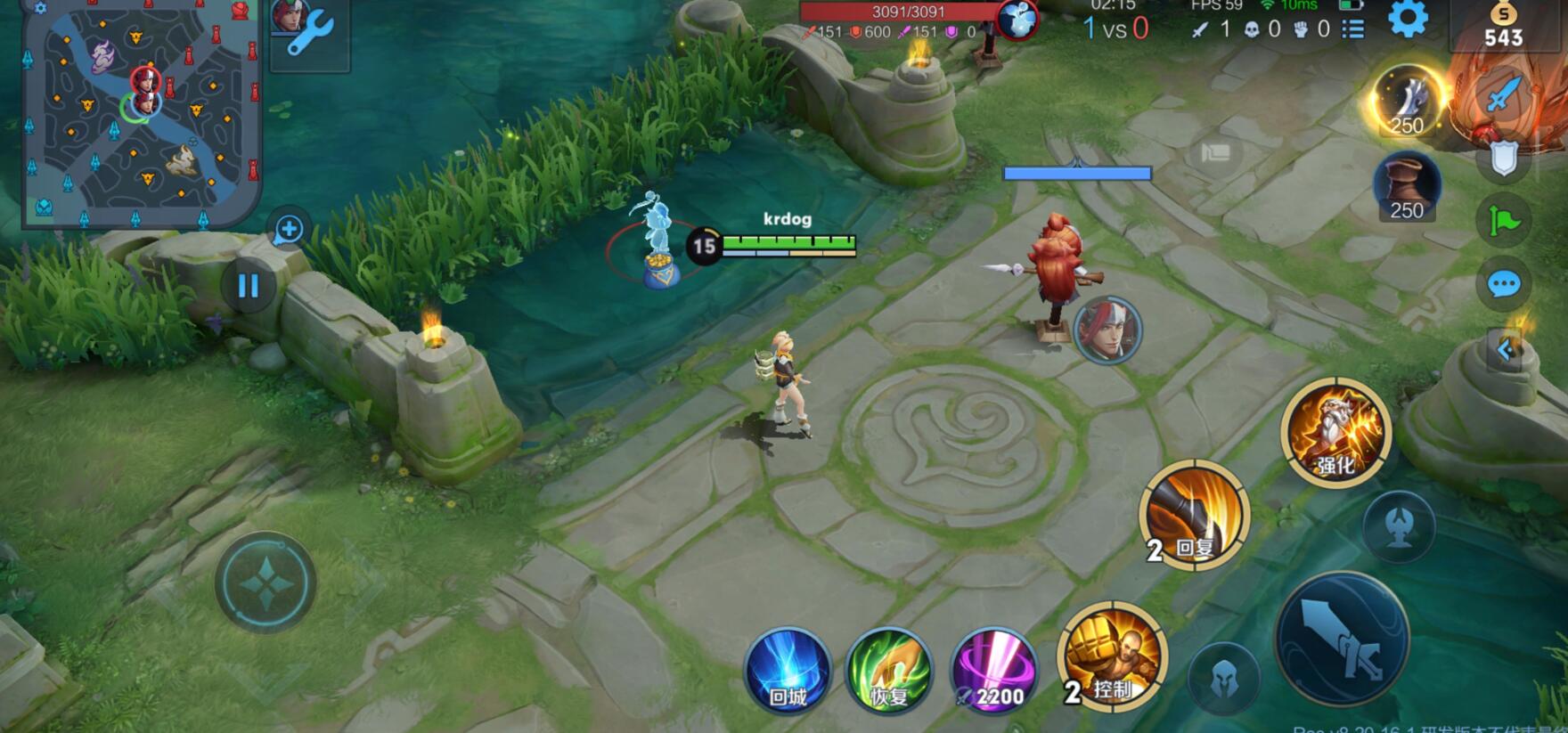Buy the recommended axe item for 250
This screenshot has width=1568, height=733.
[x=1407, y=102]
